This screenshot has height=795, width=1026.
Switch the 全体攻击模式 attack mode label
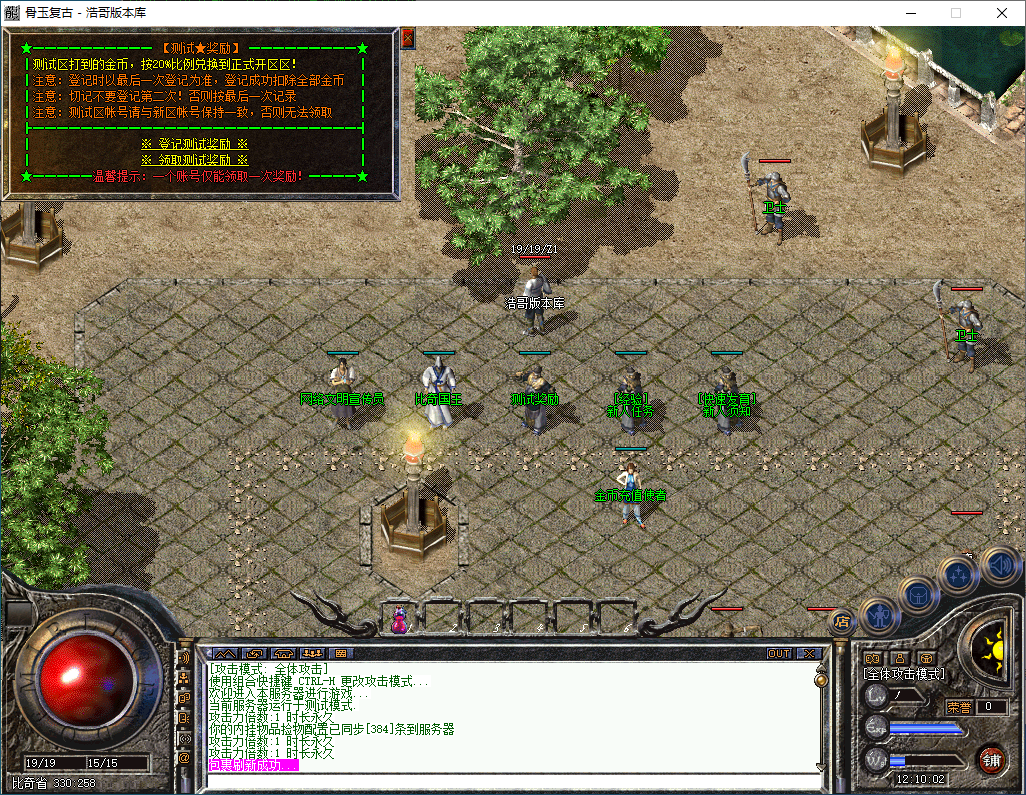coord(904,674)
